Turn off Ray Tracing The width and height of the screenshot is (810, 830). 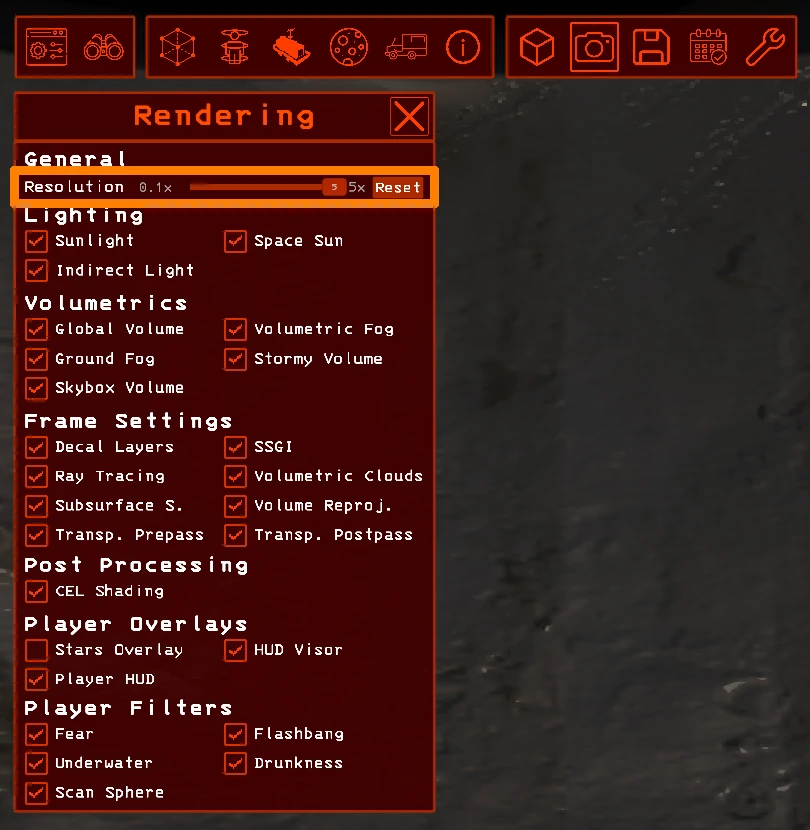point(37,476)
